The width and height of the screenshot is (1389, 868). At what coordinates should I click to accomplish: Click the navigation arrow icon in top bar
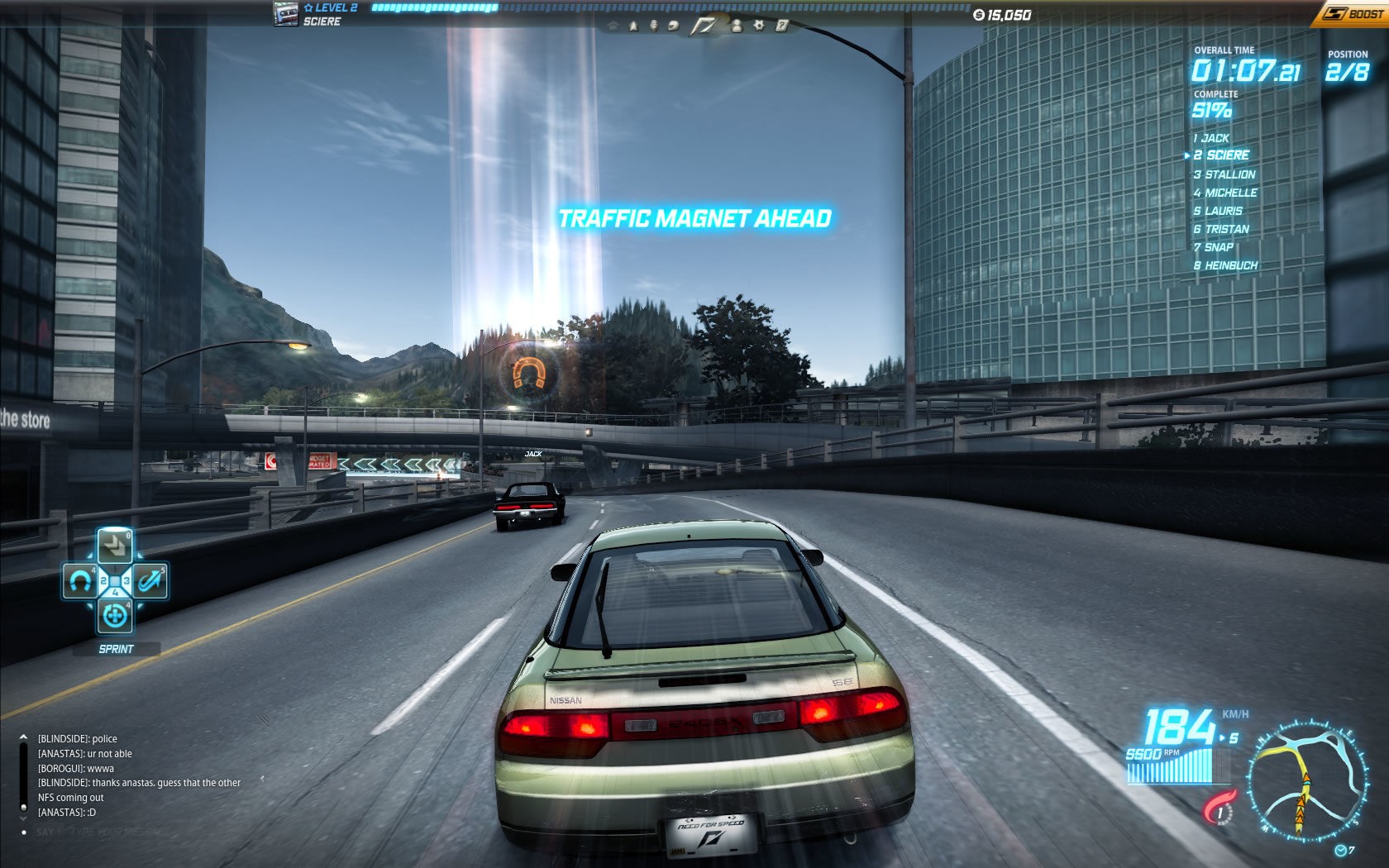[x=634, y=26]
